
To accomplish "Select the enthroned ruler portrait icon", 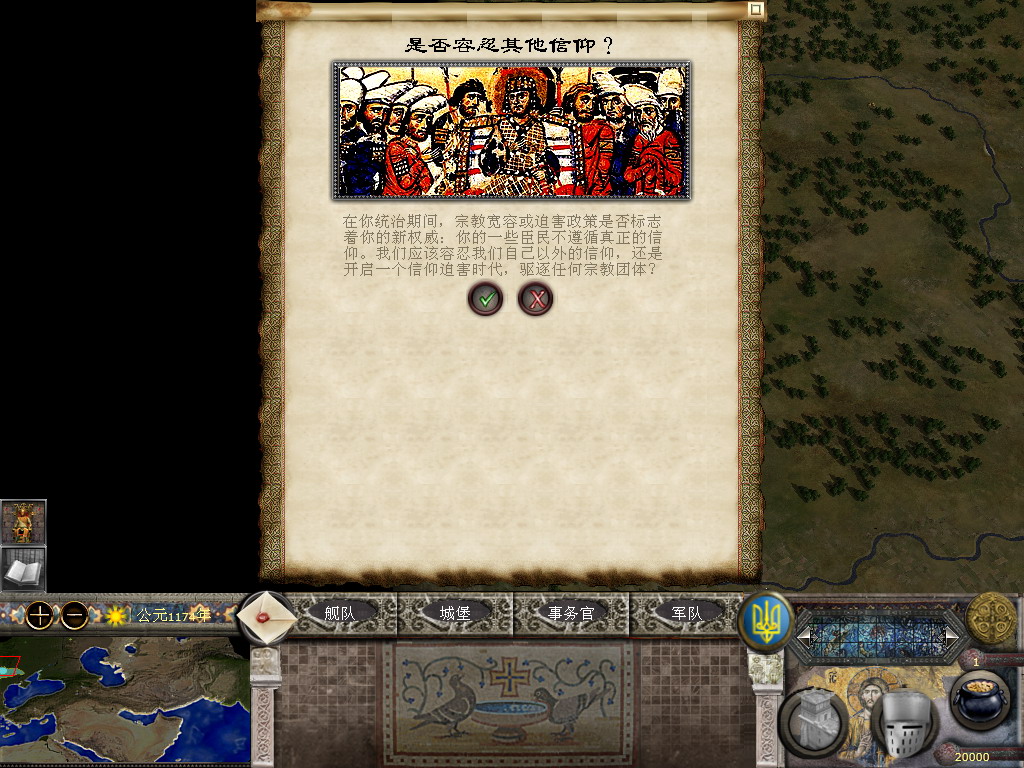I will pos(23,522).
